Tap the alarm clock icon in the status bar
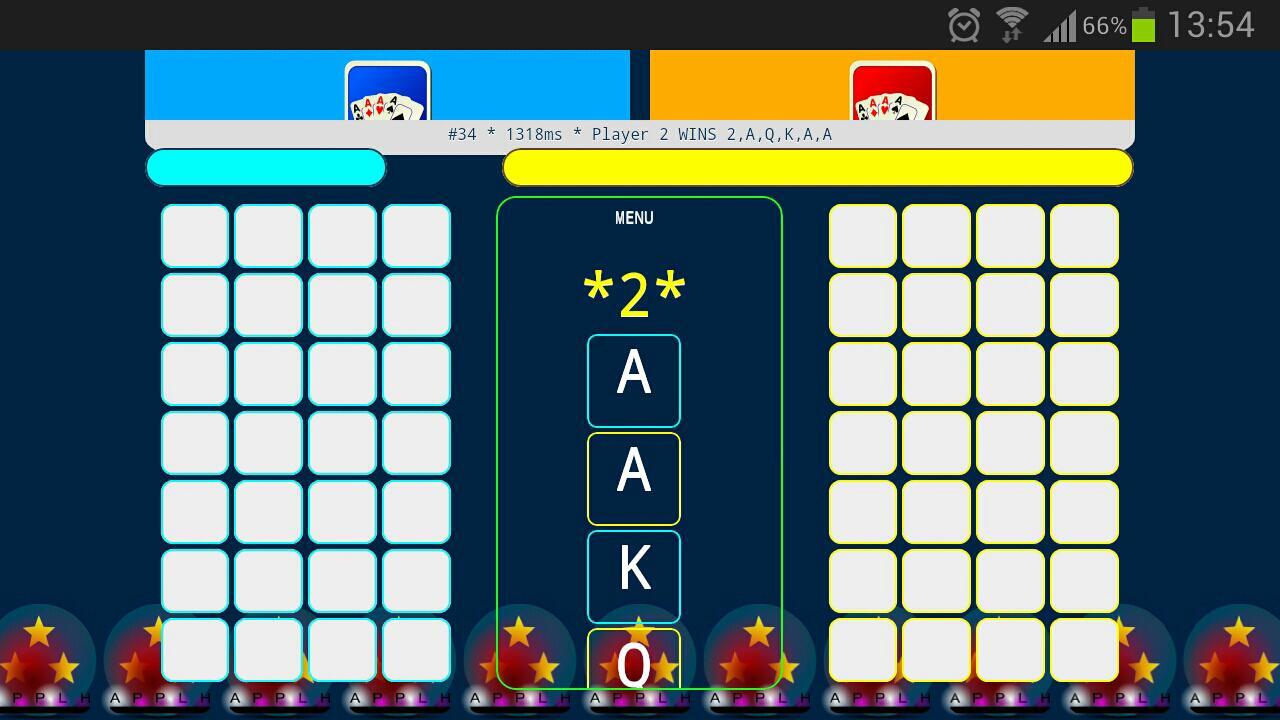Image resolution: width=1280 pixels, height=720 pixels. click(961, 24)
